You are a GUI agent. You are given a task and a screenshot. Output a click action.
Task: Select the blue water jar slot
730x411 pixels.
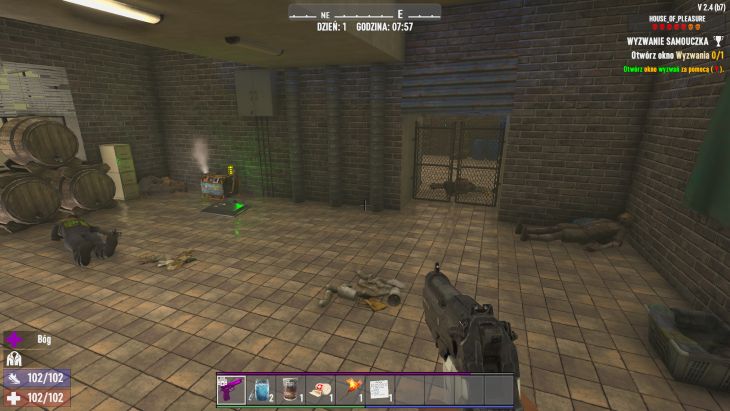click(261, 389)
